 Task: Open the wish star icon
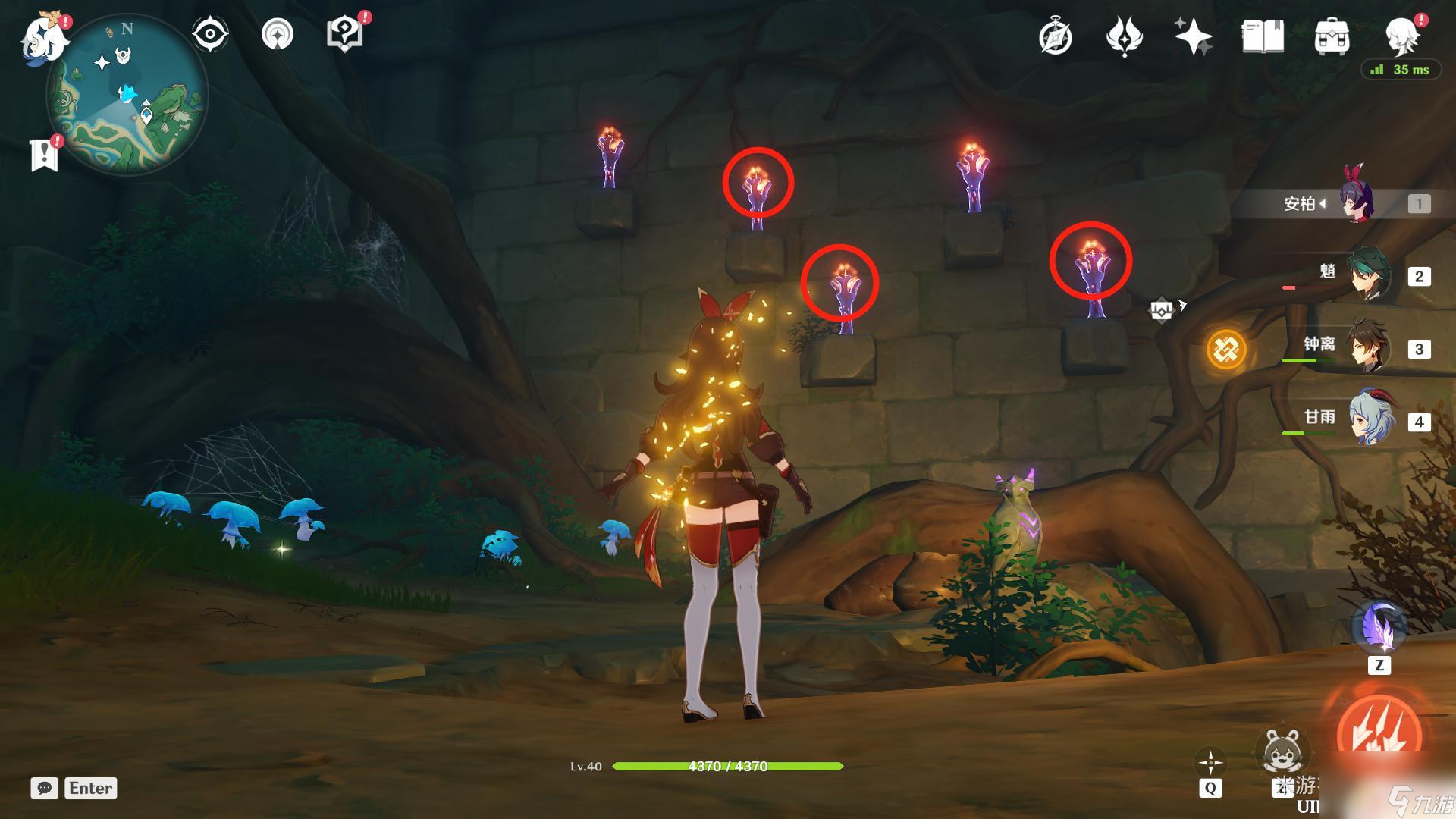(1193, 36)
